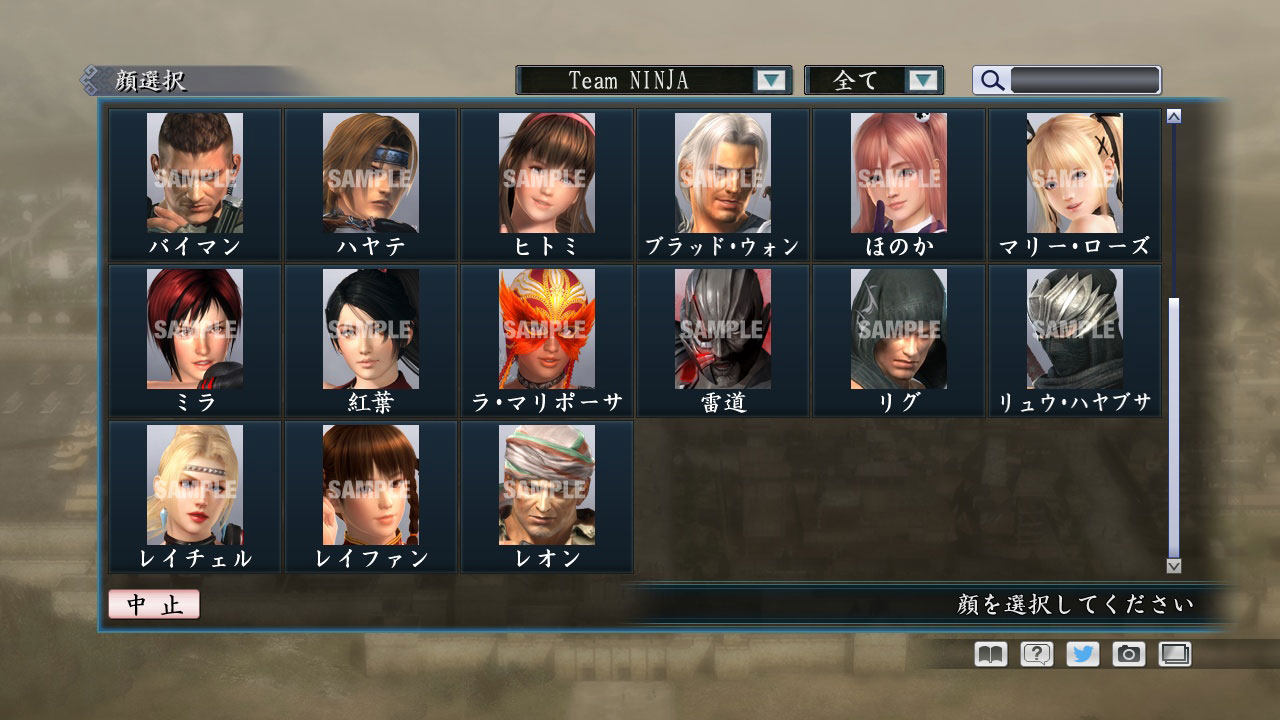Type in the search input field
The image size is (1280, 720).
[1085, 80]
